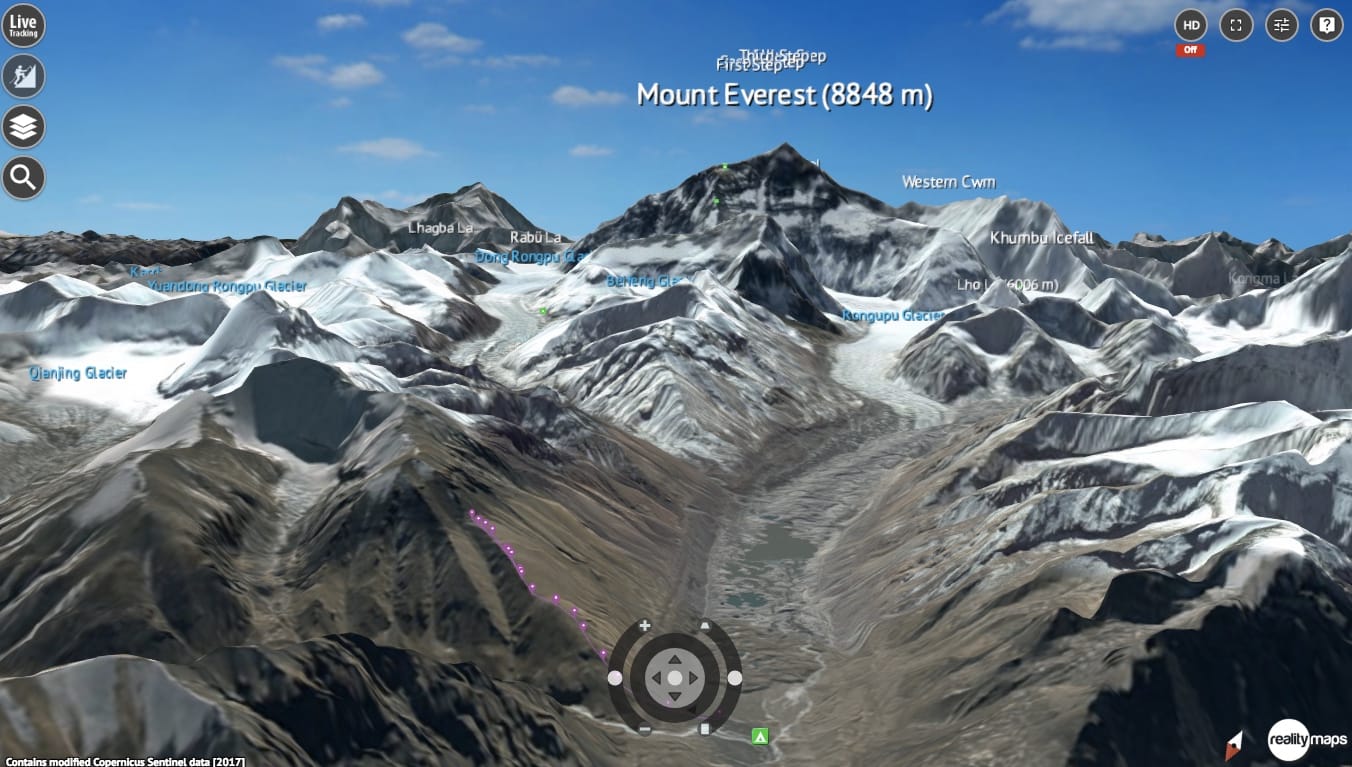Screen dimensions: 1352x767
Task: Open the help guide
Action: [1326, 25]
